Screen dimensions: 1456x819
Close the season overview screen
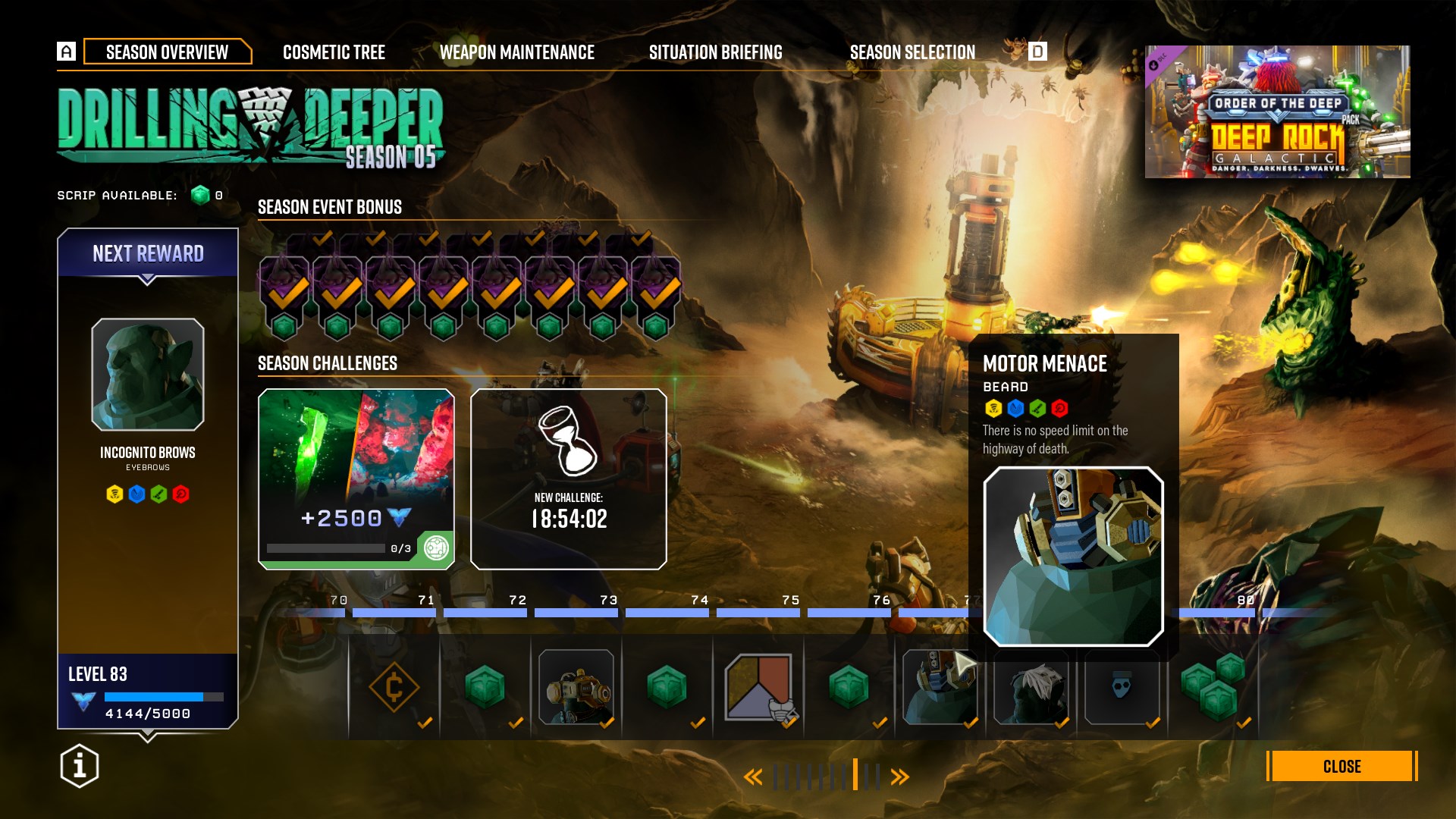[1341, 766]
